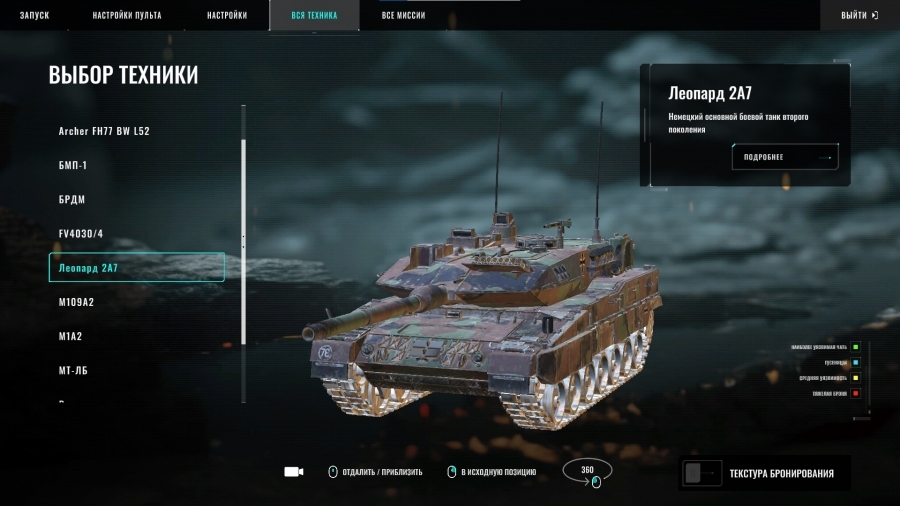Viewport: 900px width, 506px height.
Task: Select the highlighted Леопард 2А7 entry
Action: (x=136, y=268)
